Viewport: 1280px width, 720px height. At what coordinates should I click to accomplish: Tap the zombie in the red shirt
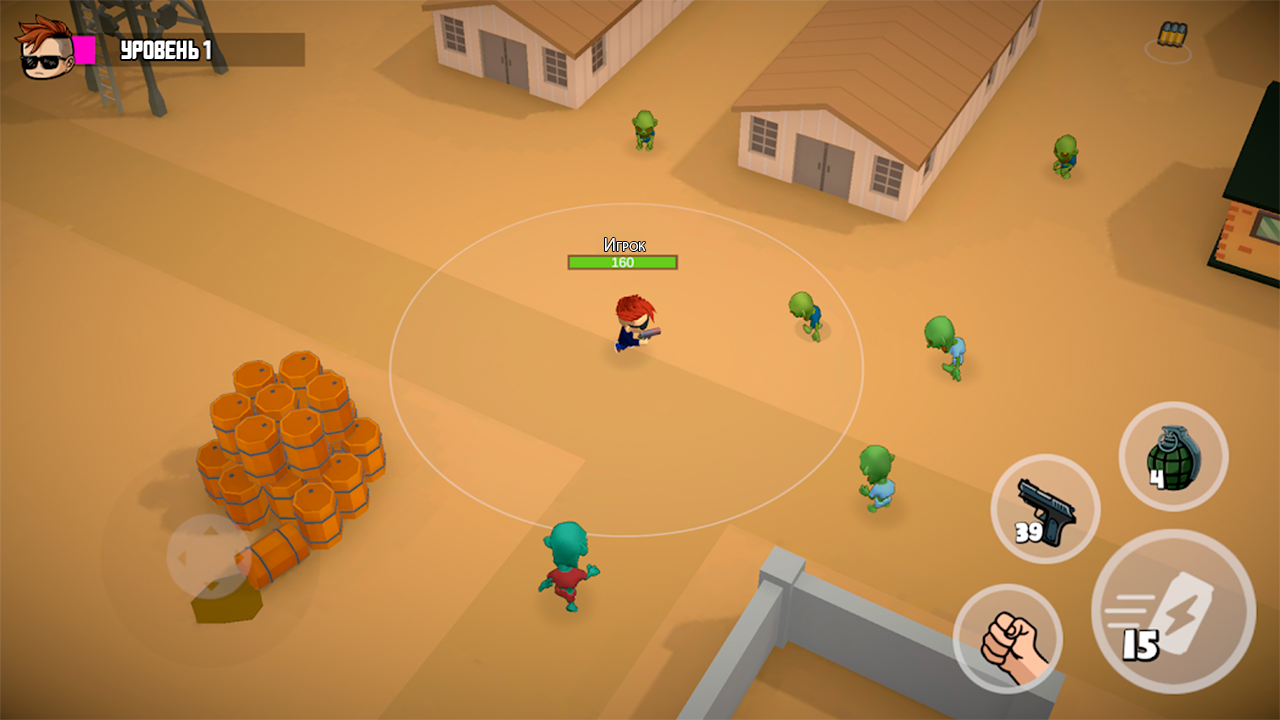567,565
